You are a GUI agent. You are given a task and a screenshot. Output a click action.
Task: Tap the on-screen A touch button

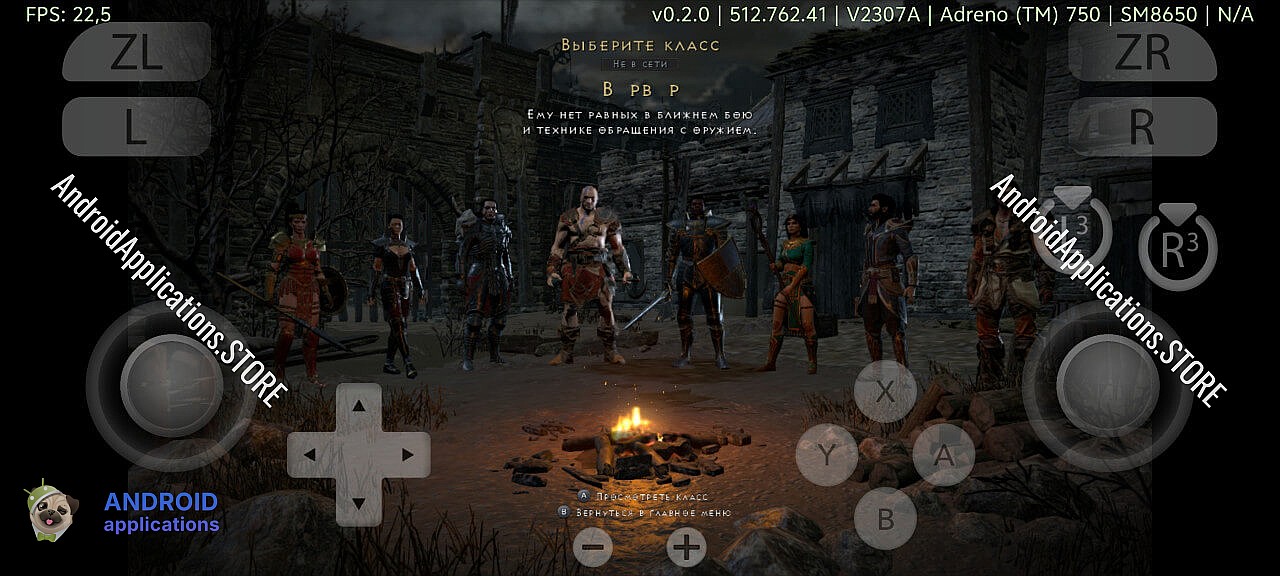pyautogui.click(x=943, y=456)
